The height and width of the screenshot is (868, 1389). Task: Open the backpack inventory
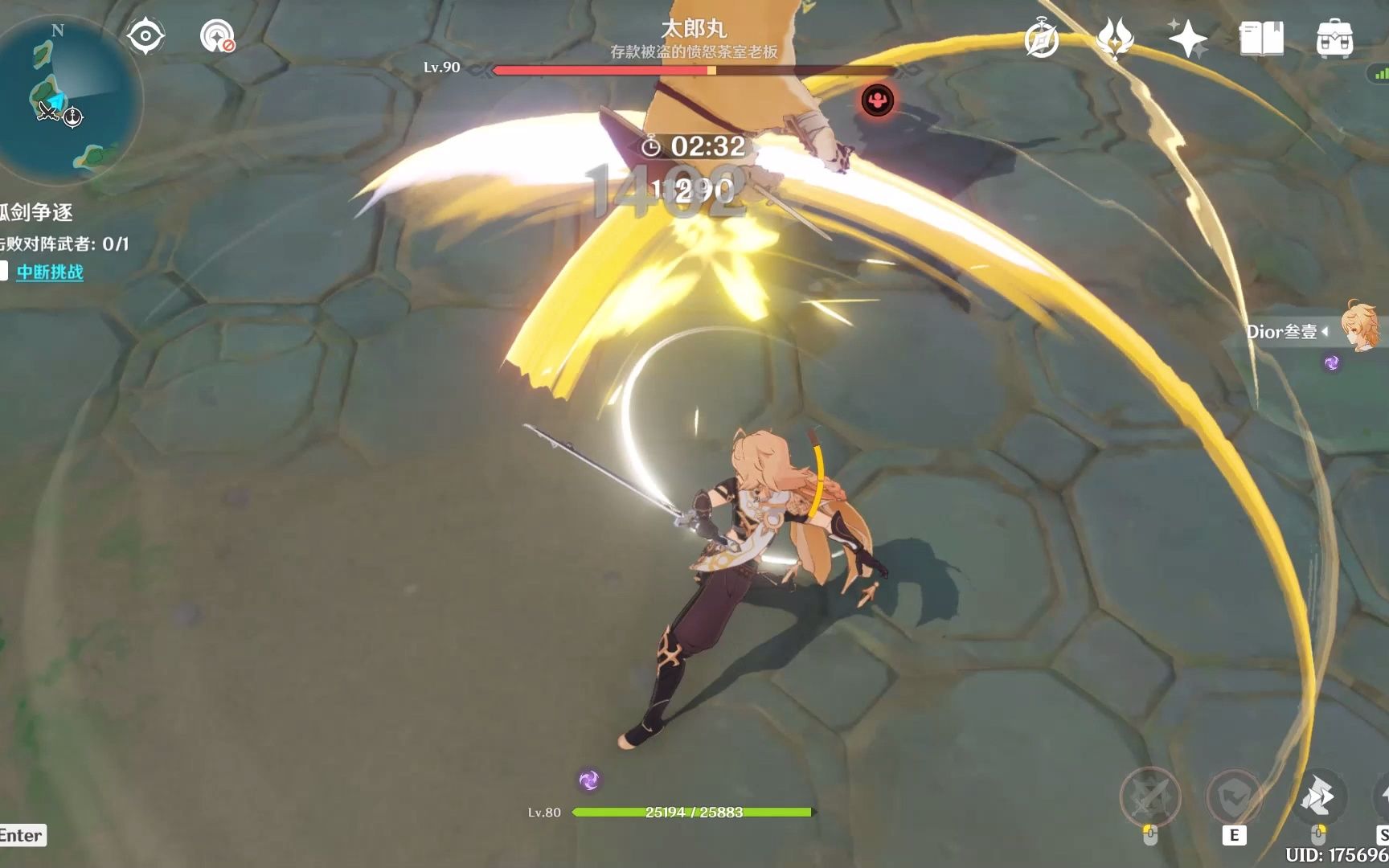click(x=1334, y=38)
